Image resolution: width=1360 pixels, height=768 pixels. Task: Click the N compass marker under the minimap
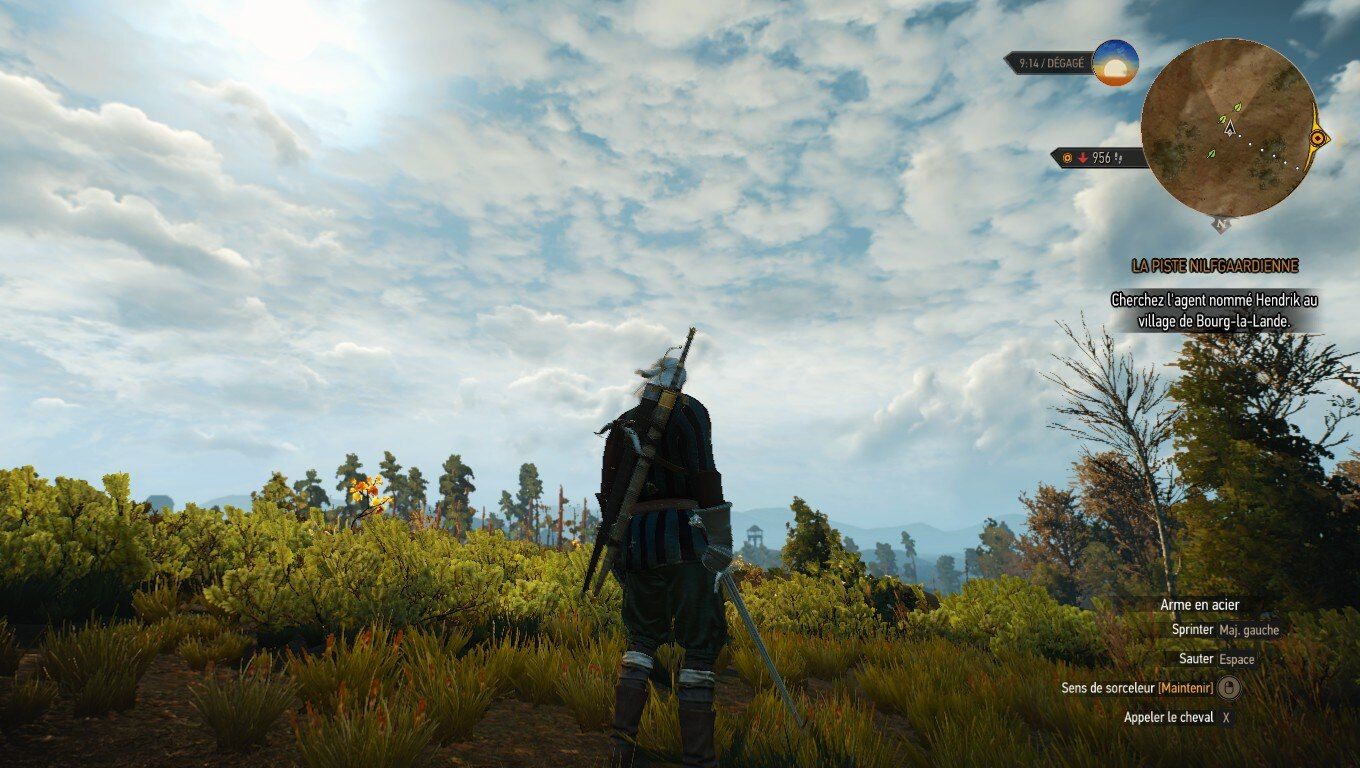(1220, 224)
